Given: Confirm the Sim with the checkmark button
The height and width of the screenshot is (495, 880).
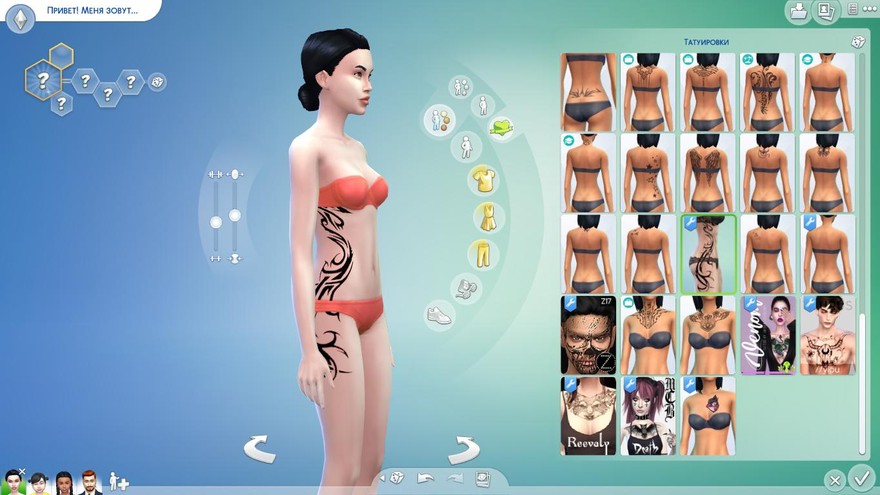Looking at the screenshot, I should coord(859,477).
